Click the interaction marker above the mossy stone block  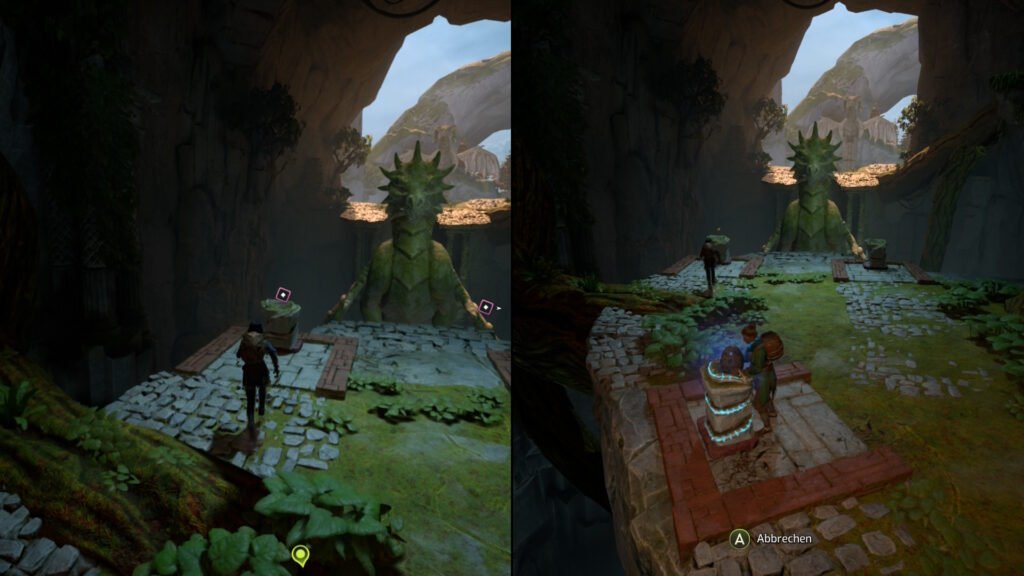pos(283,294)
